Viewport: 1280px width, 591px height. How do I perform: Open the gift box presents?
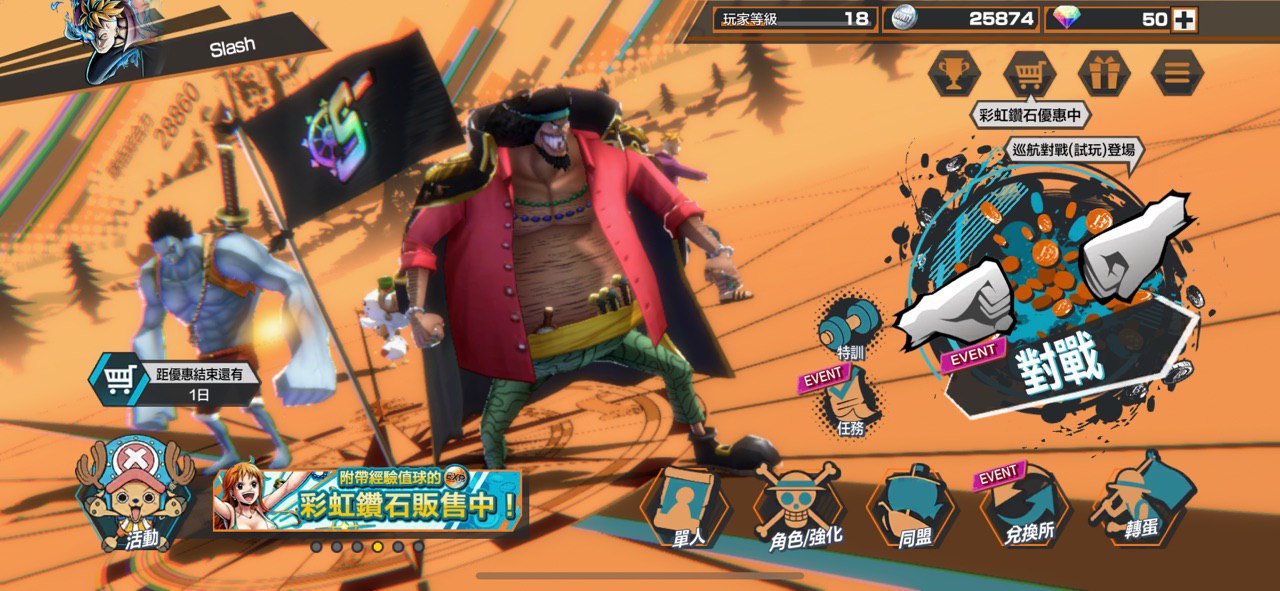(x=1104, y=73)
